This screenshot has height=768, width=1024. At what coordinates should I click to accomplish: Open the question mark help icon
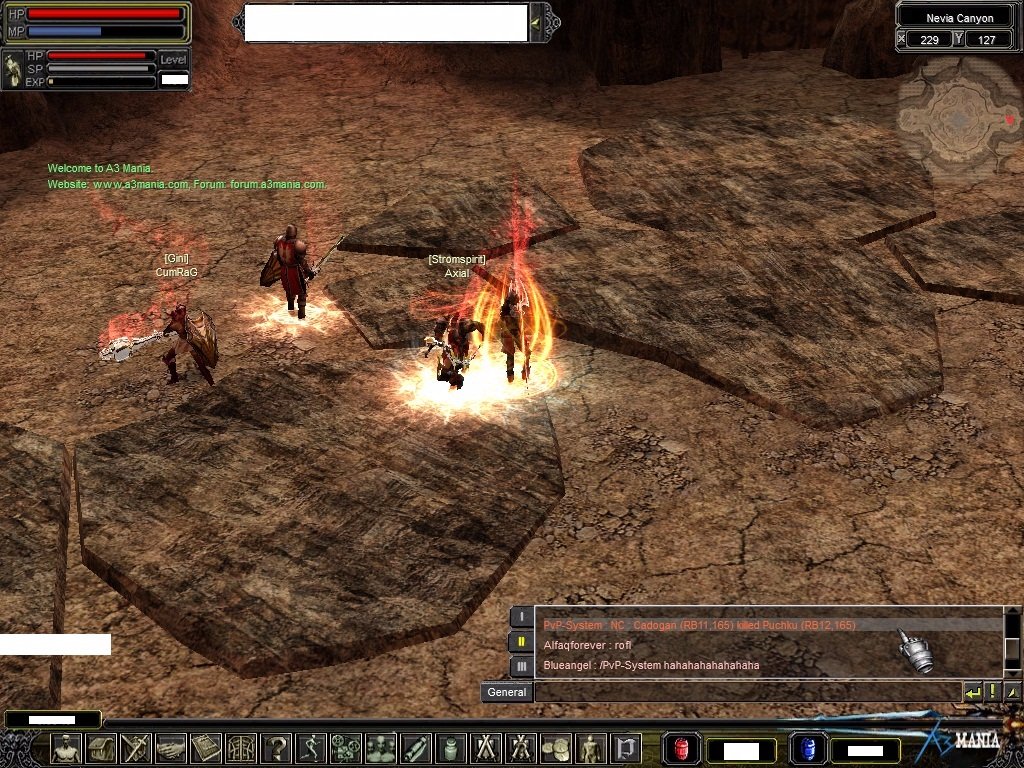276,748
